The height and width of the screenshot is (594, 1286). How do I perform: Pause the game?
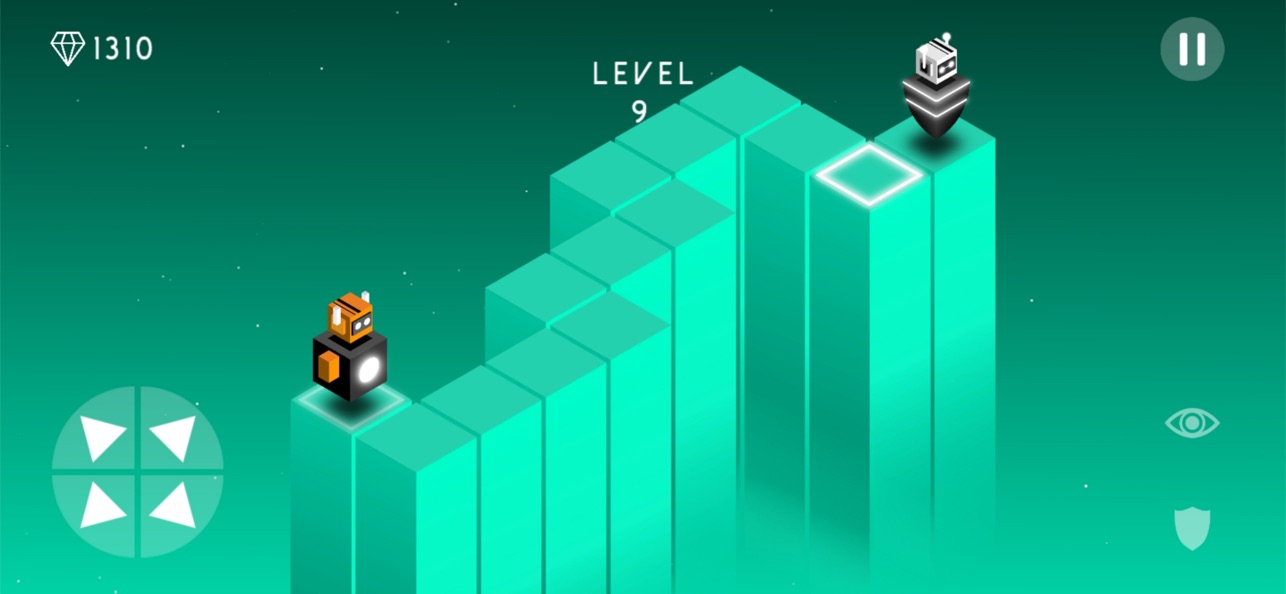[x=1191, y=49]
